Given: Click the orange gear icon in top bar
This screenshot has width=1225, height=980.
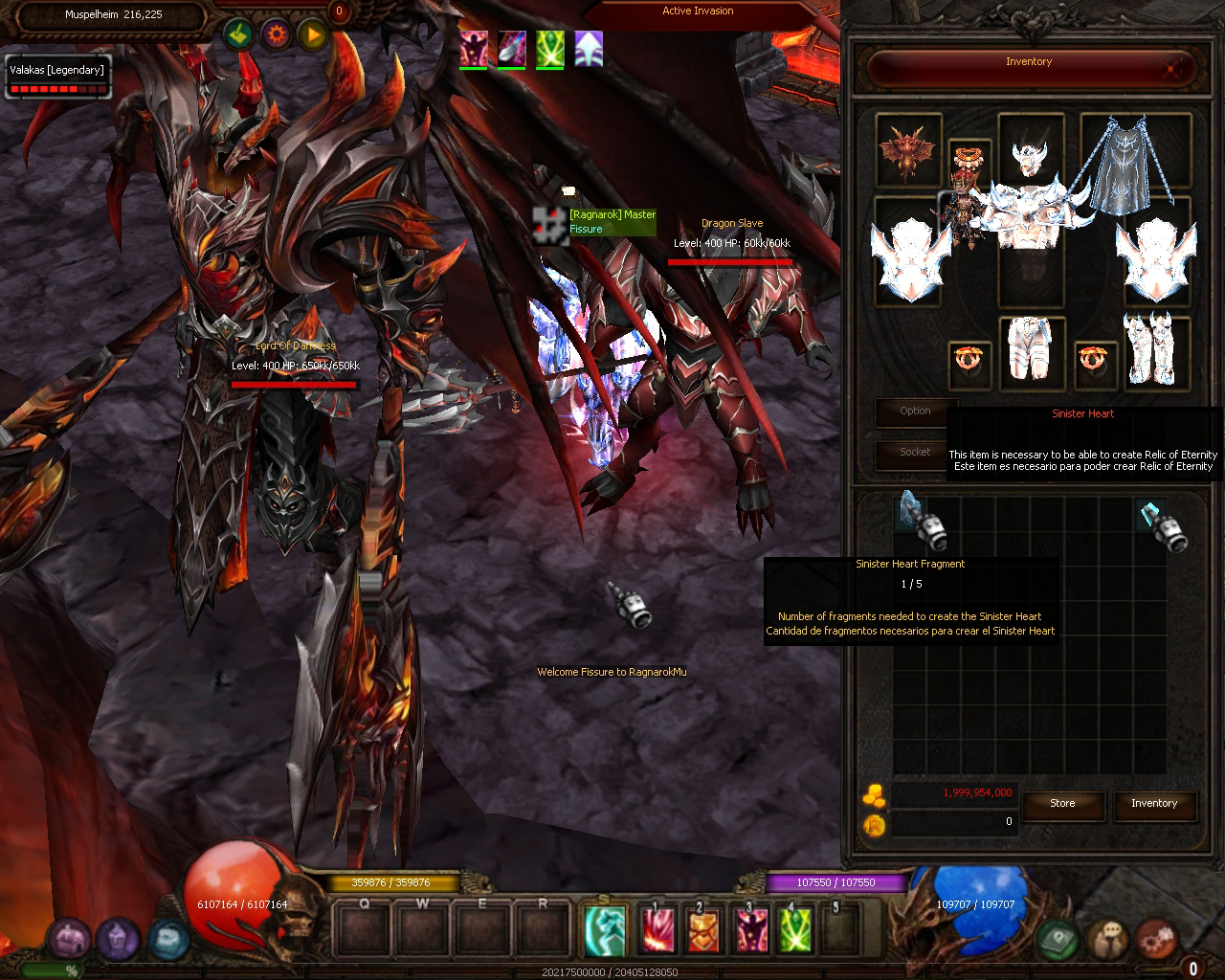Looking at the screenshot, I should [278, 35].
